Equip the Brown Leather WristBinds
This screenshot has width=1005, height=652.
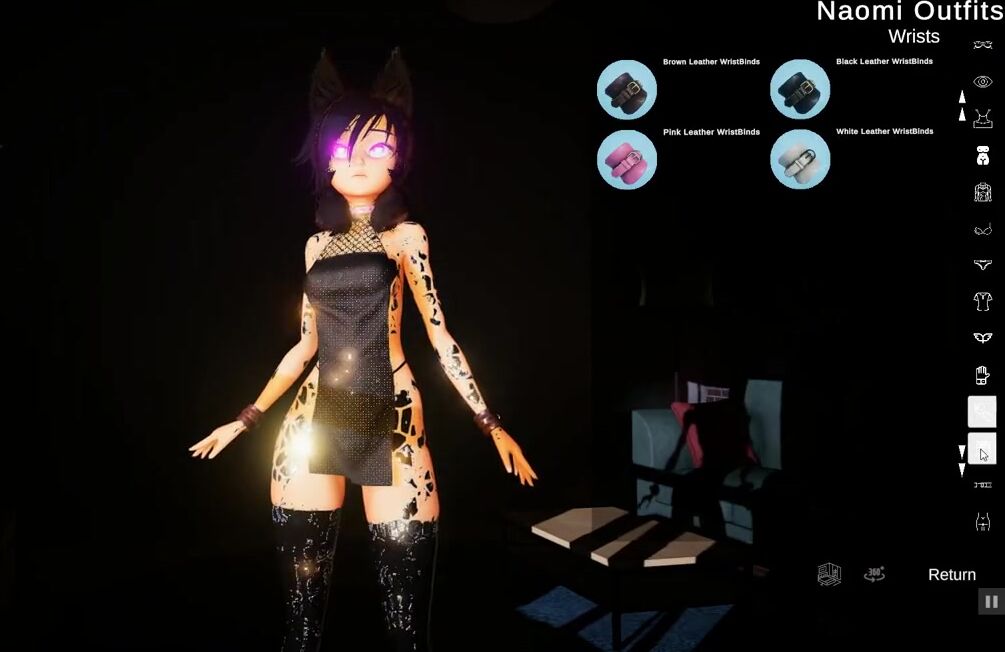[626, 90]
